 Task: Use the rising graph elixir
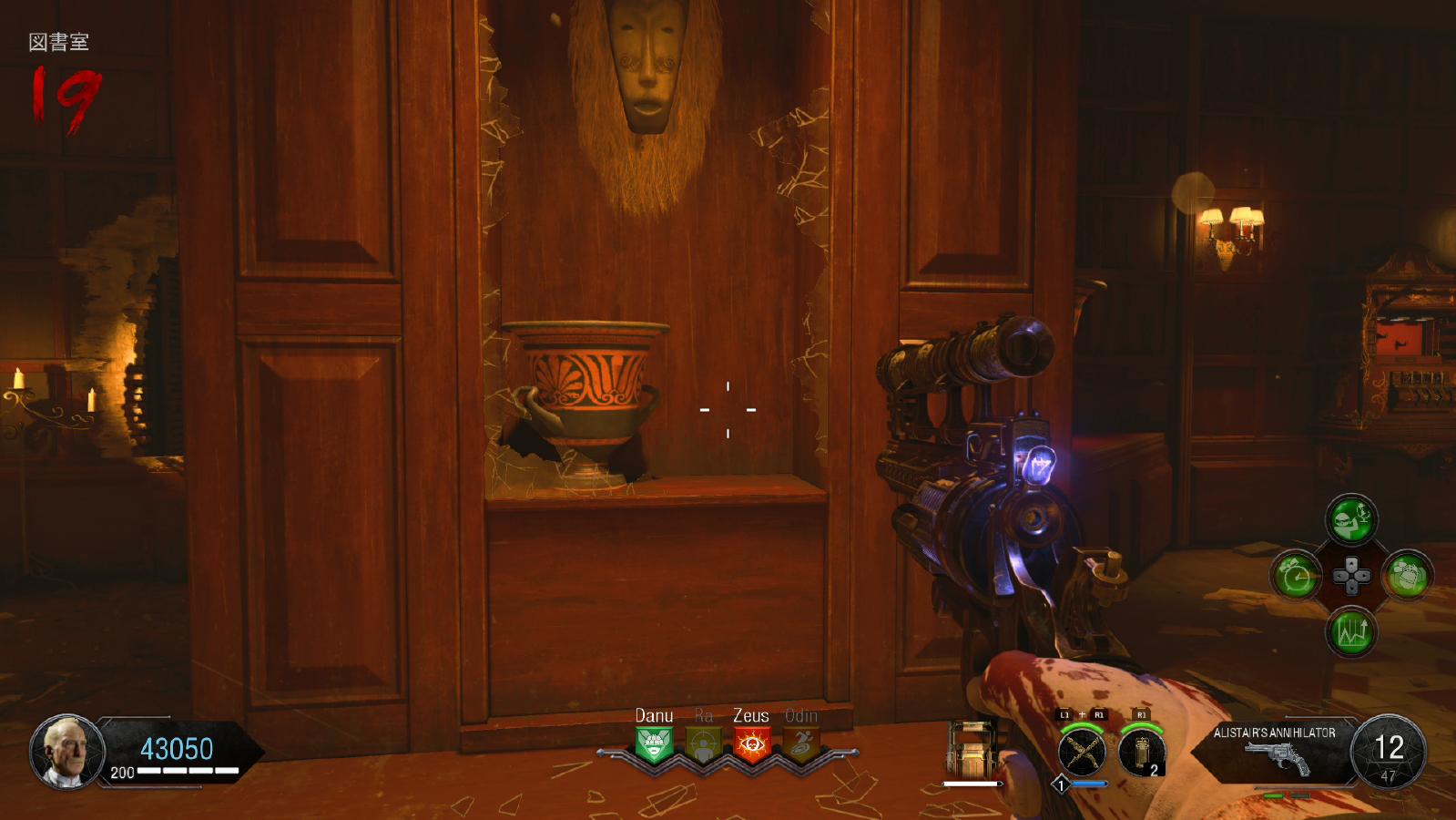[1351, 631]
